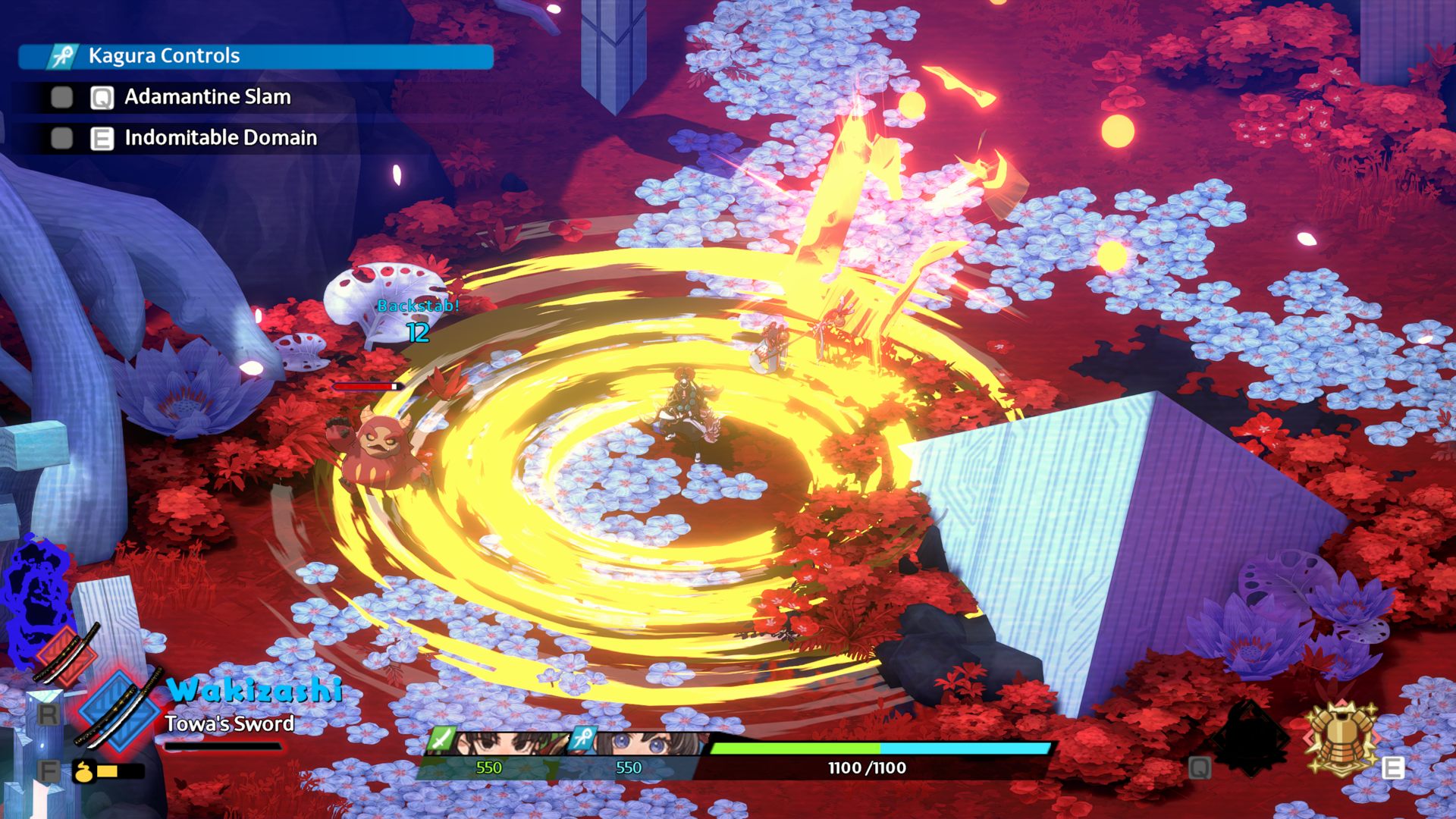
Task: Tick the Adamantine Slam checkbox
Action: [x=62, y=97]
